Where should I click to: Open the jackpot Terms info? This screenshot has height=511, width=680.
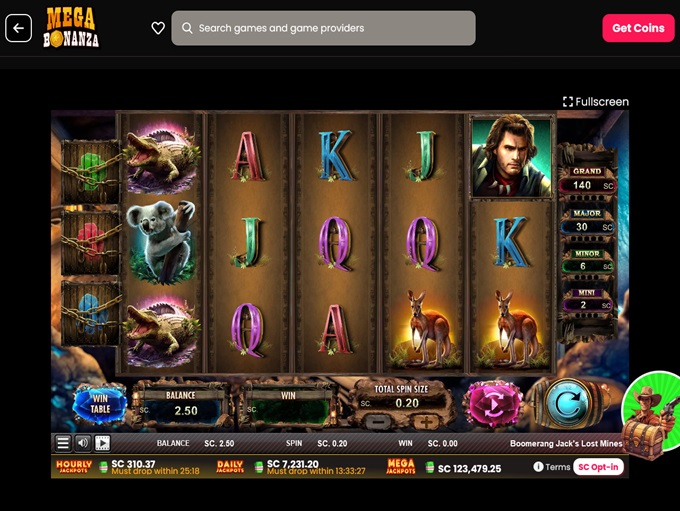point(551,467)
